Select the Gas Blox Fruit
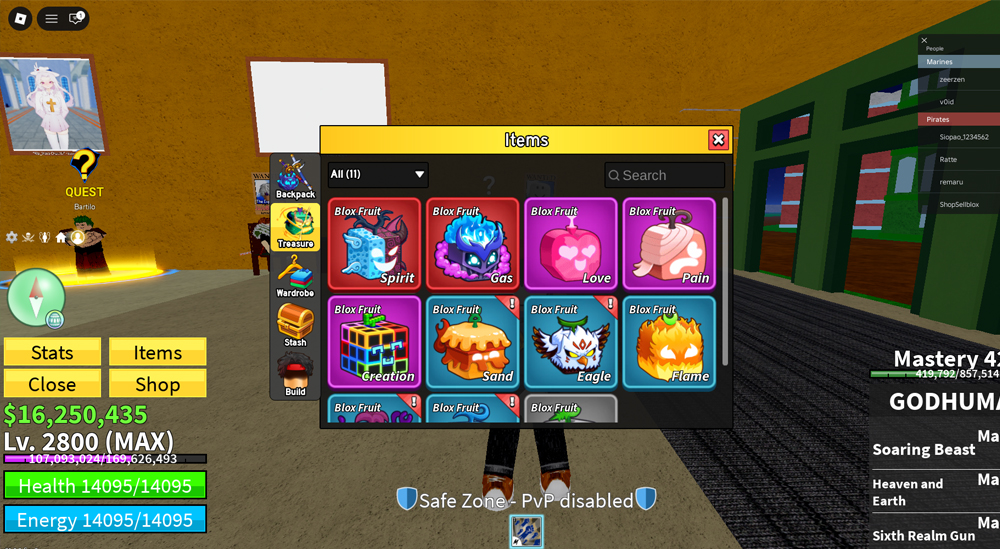The image size is (1000, 549). point(473,244)
